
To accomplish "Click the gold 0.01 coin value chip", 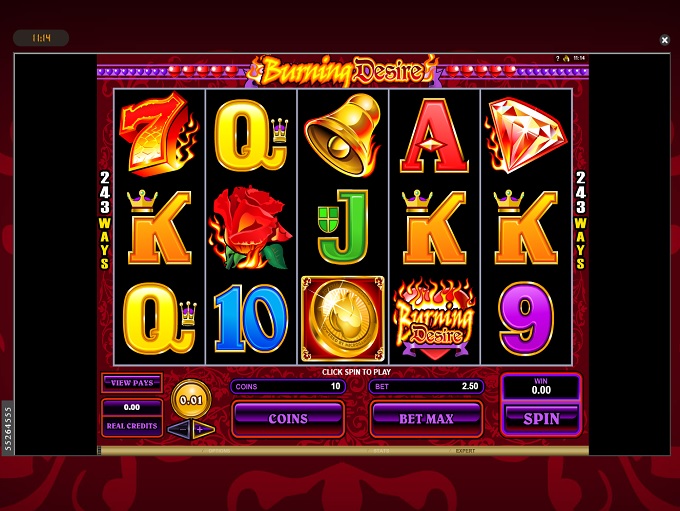I will tap(190, 398).
